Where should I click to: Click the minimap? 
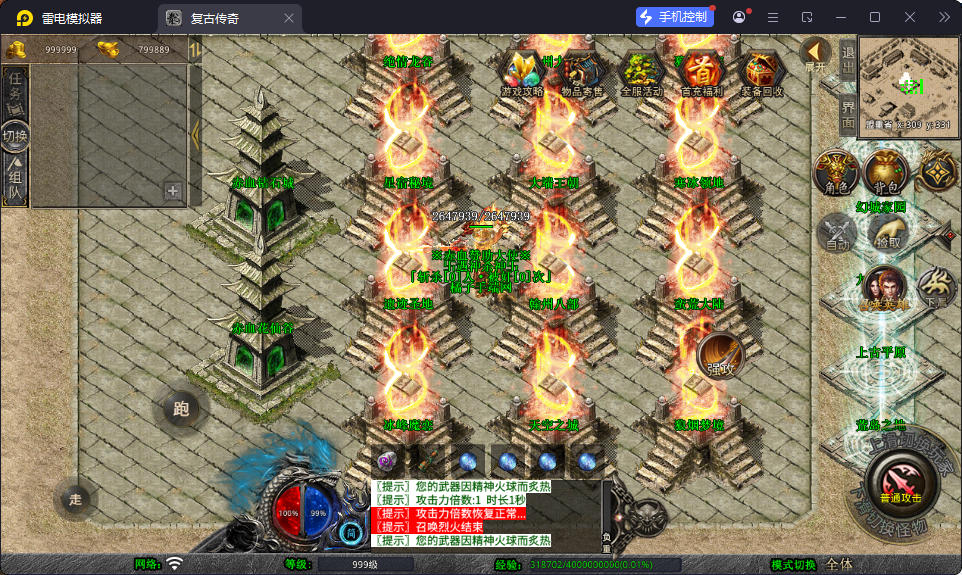tap(907, 83)
